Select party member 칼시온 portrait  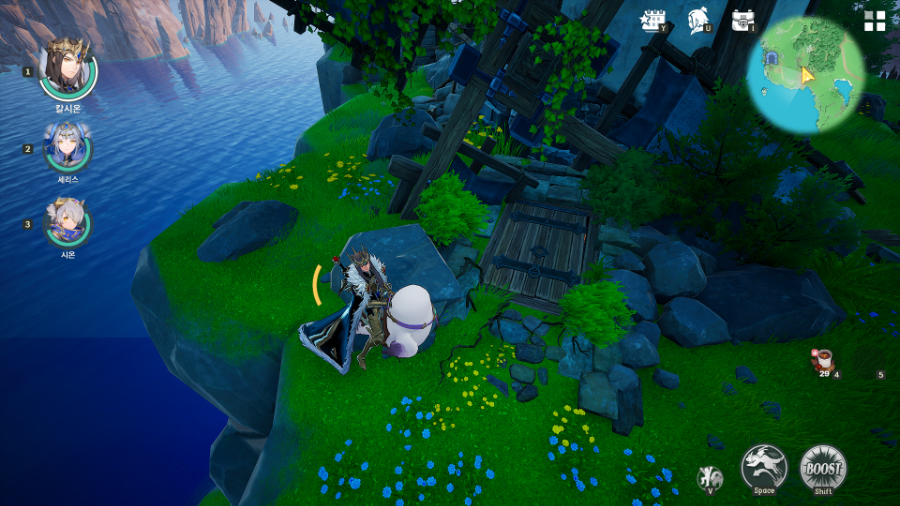coord(67,68)
